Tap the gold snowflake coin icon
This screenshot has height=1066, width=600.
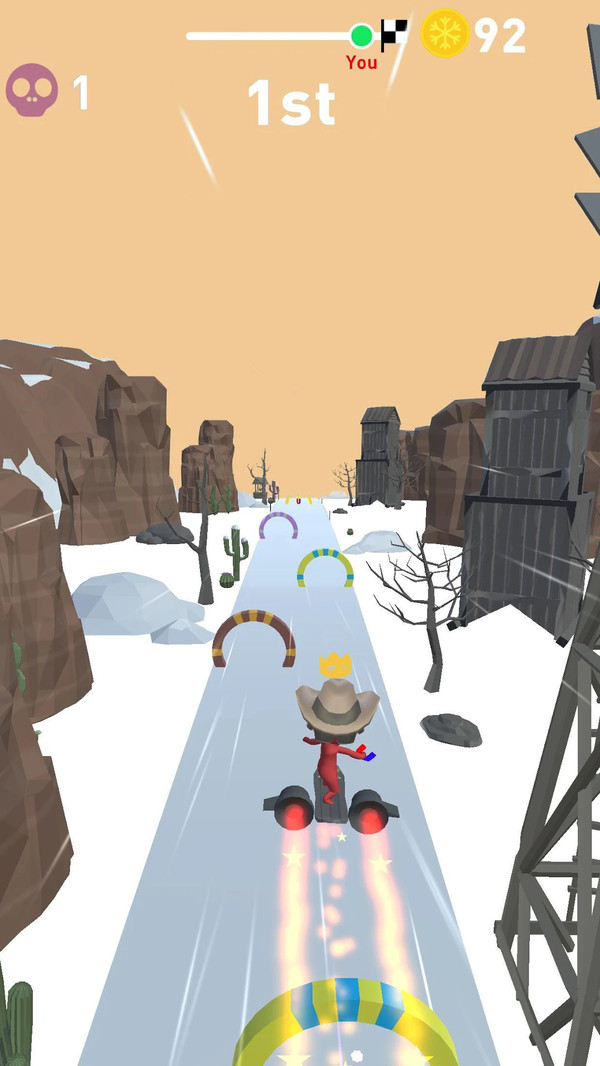click(445, 34)
